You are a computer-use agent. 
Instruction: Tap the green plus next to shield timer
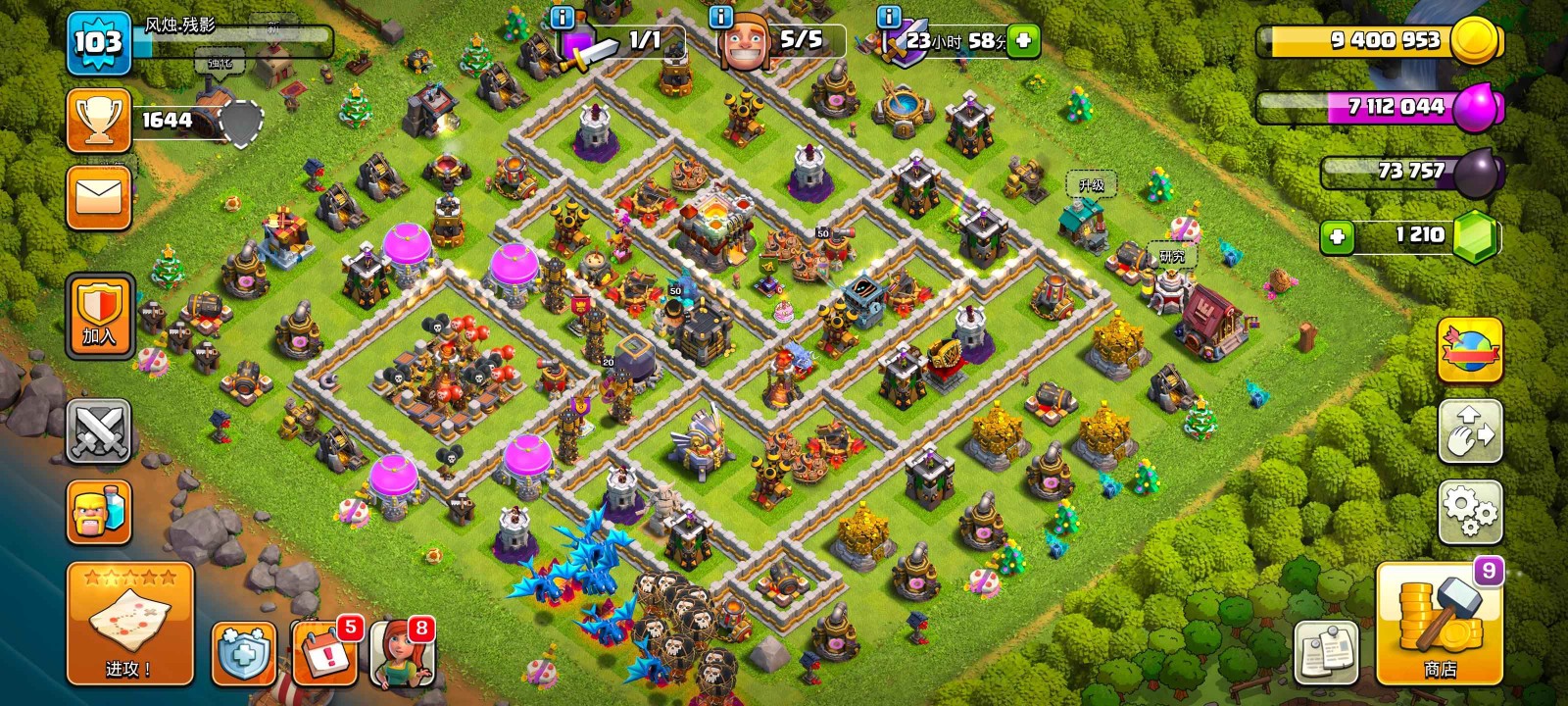pyautogui.click(x=1023, y=40)
